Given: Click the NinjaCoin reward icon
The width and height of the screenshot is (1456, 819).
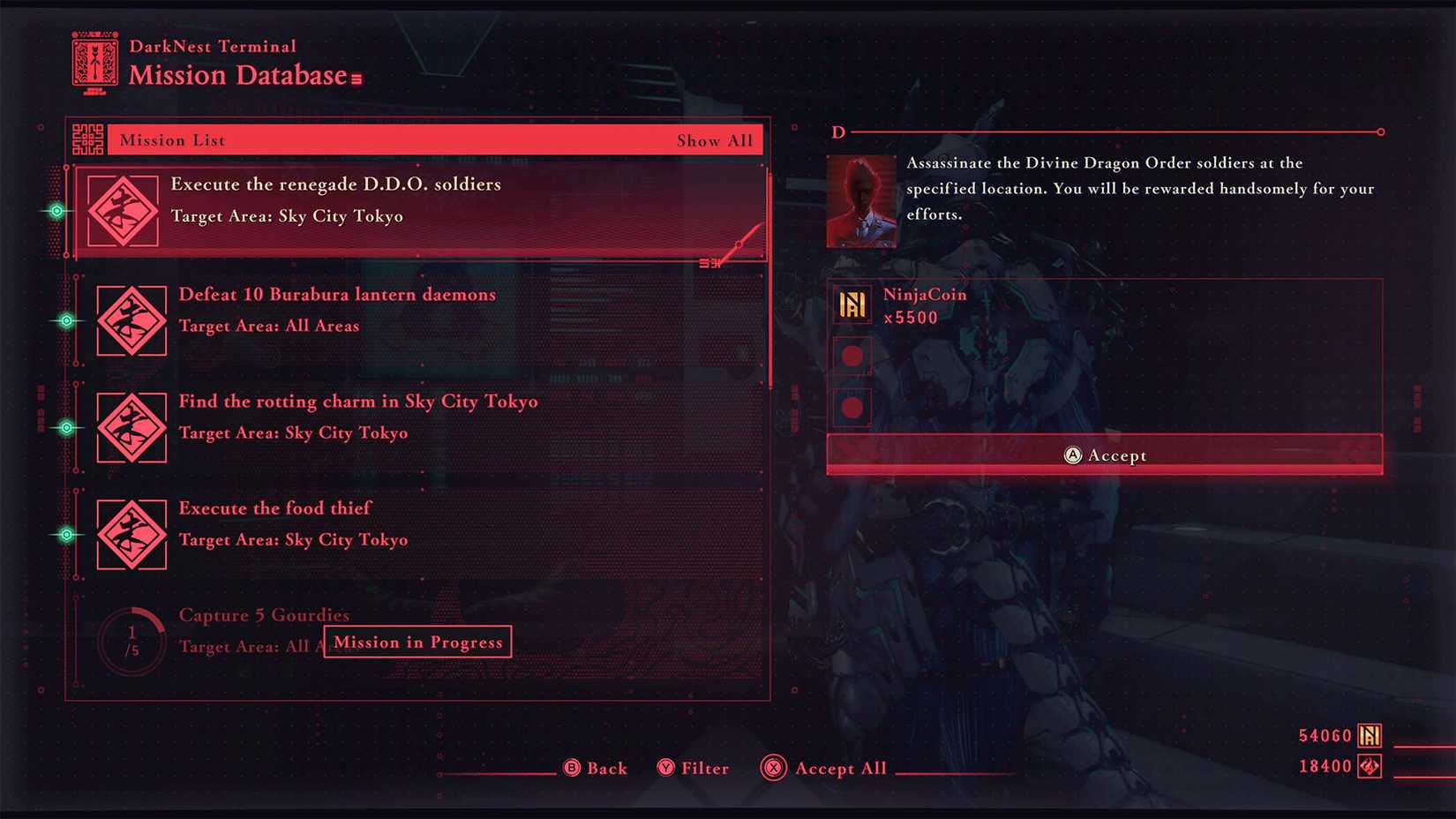Looking at the screenshot, I should (x=852, y=304).
